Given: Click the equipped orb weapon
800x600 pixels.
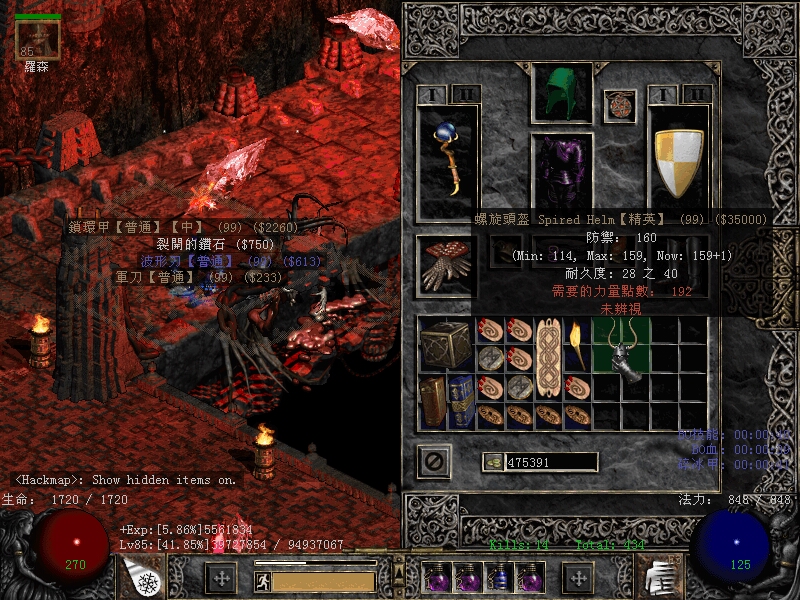Looking at the screenshot, I should [x=448, y=158].
